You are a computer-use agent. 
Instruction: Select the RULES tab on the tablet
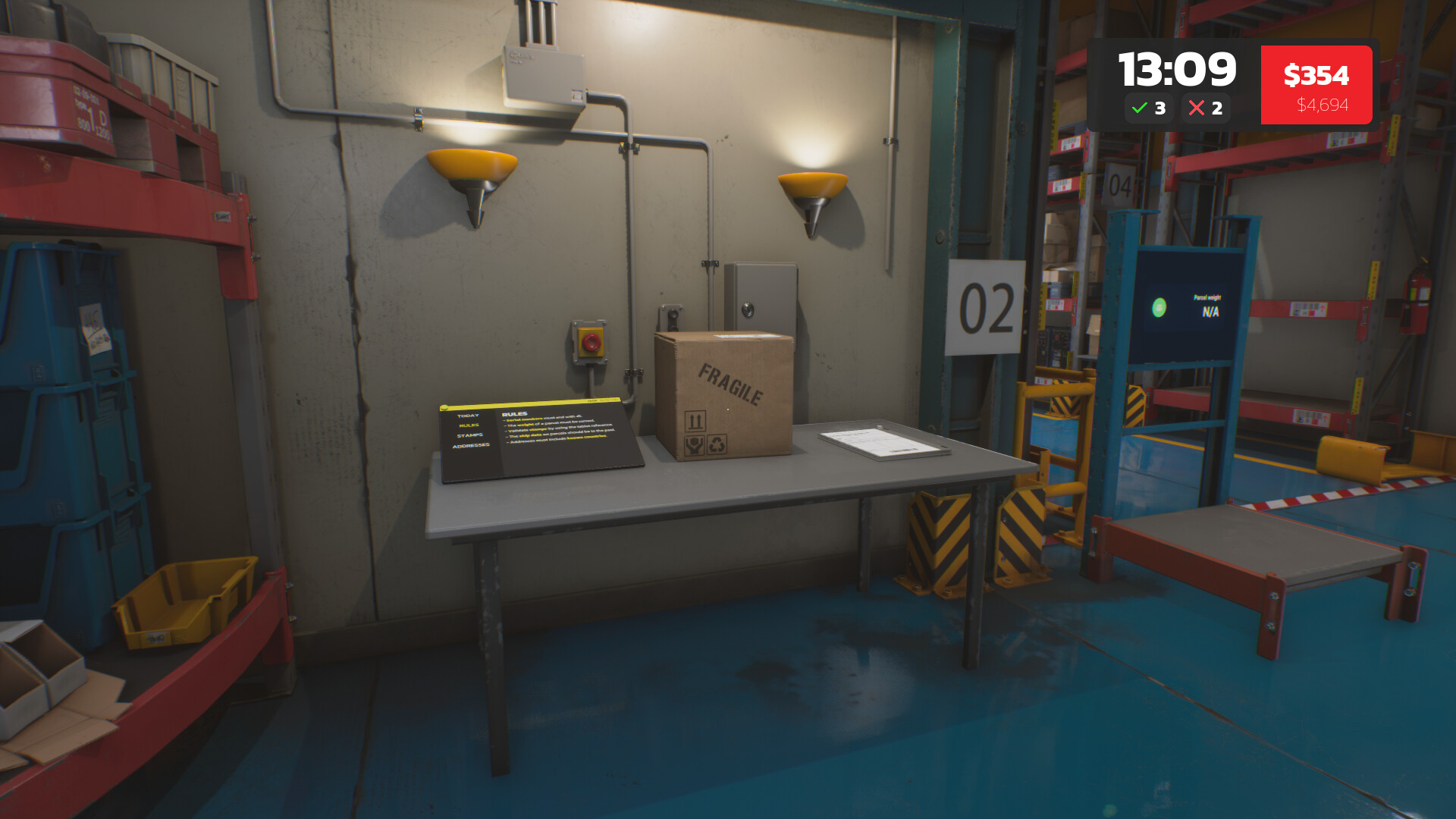(469, 425)
